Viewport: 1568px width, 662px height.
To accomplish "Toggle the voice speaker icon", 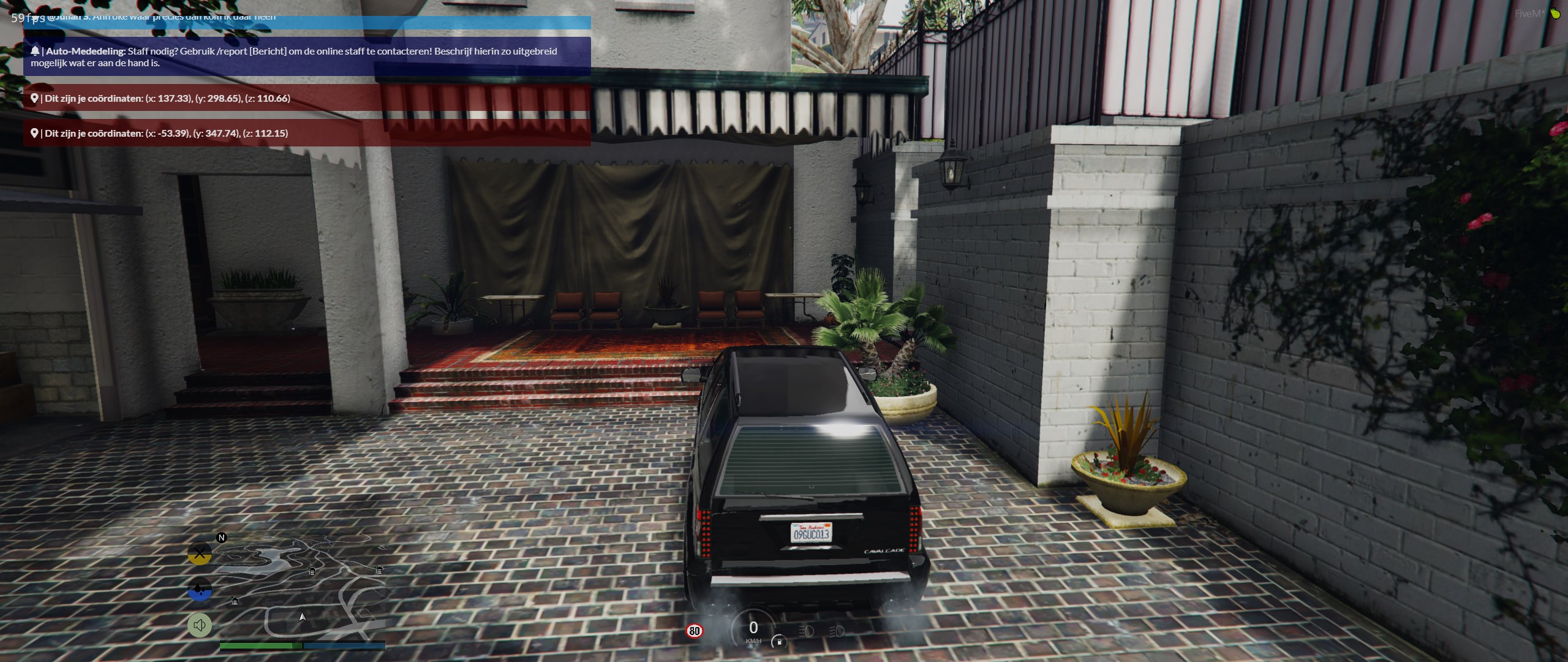I will [200, 625].
